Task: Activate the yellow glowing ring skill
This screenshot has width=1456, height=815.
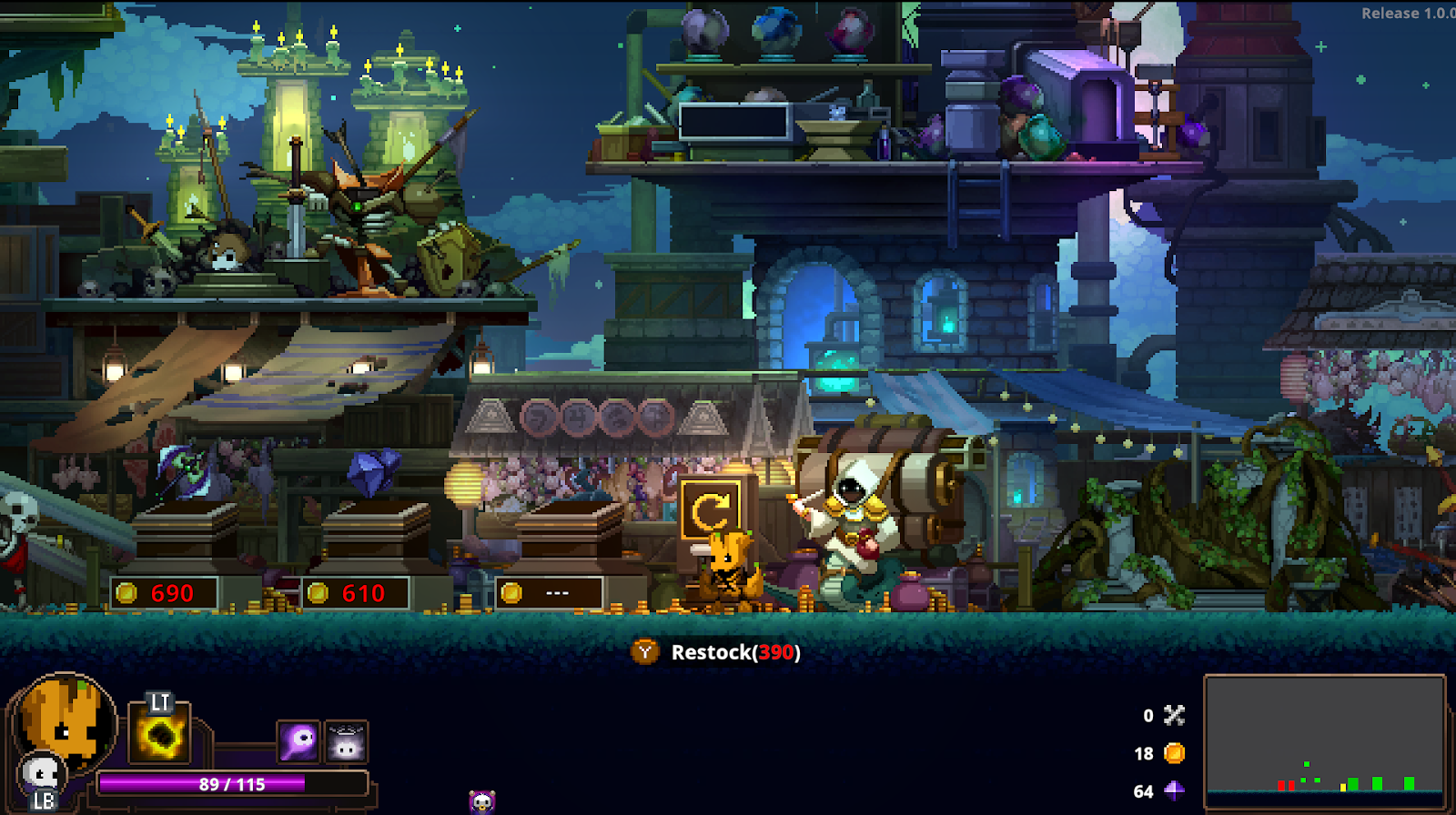Action: click(161, 738)
